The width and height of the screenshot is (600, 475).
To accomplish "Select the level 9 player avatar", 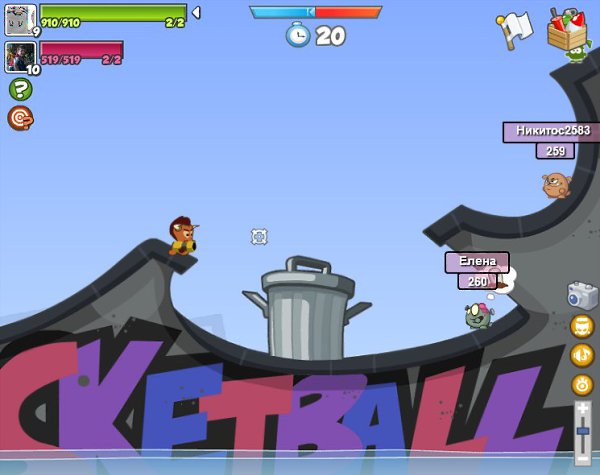I will 20,20.
